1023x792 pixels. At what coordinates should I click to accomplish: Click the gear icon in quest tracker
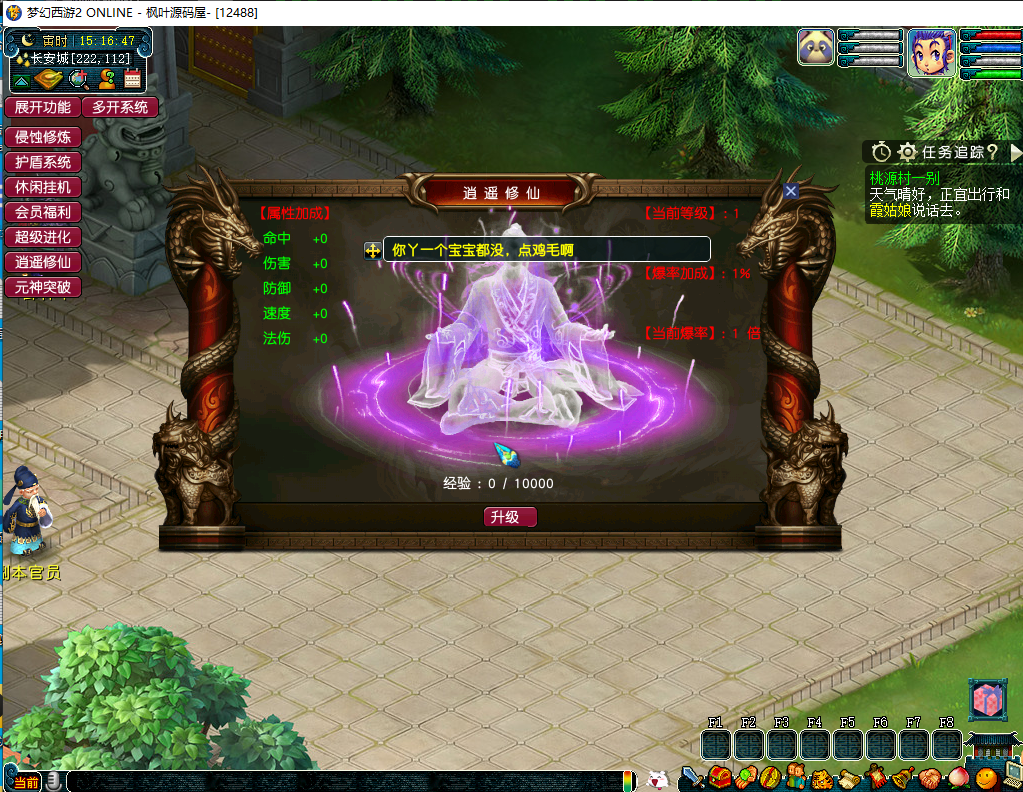tap(907, 152)
